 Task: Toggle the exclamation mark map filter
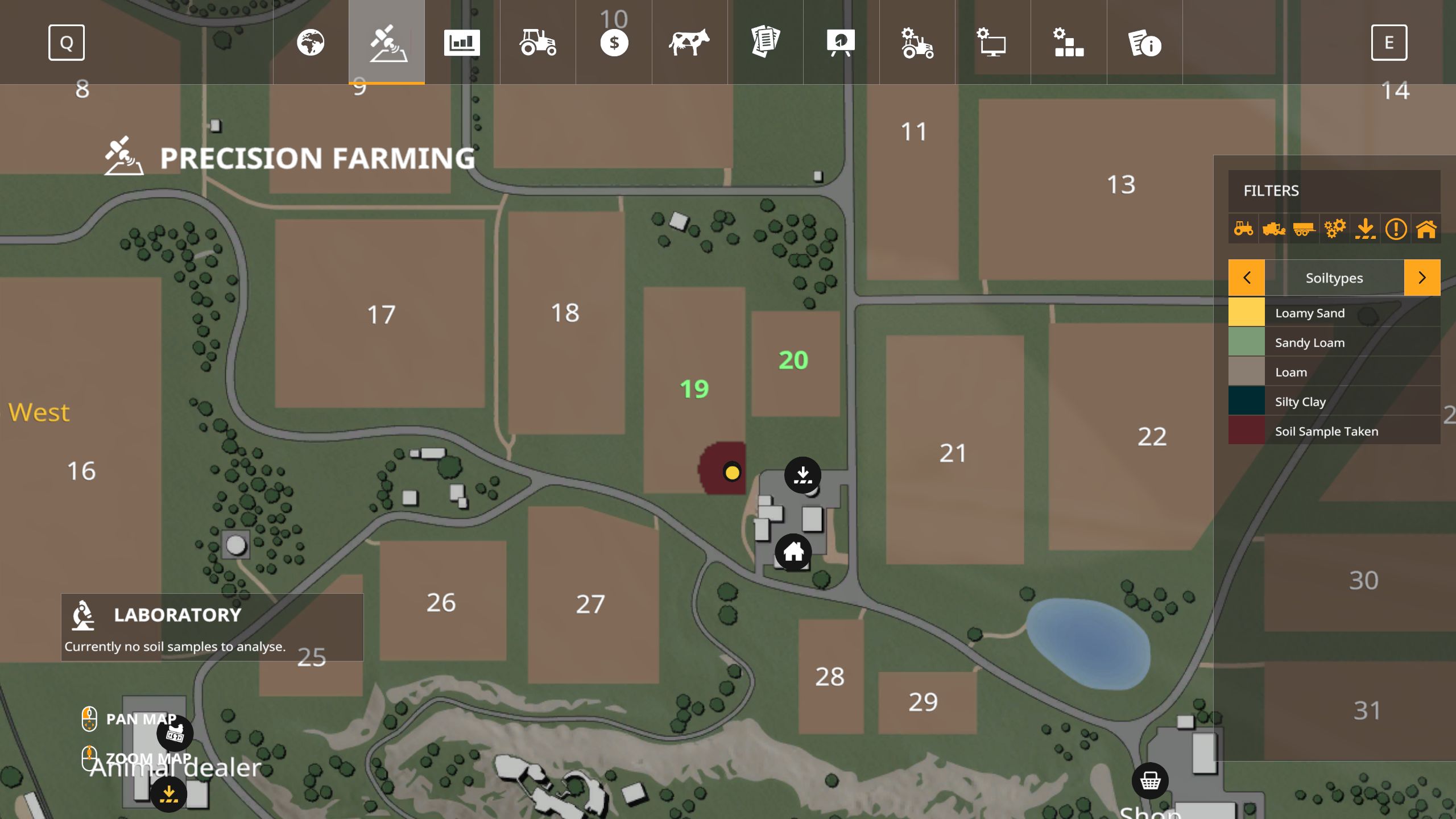(1396, 229)
